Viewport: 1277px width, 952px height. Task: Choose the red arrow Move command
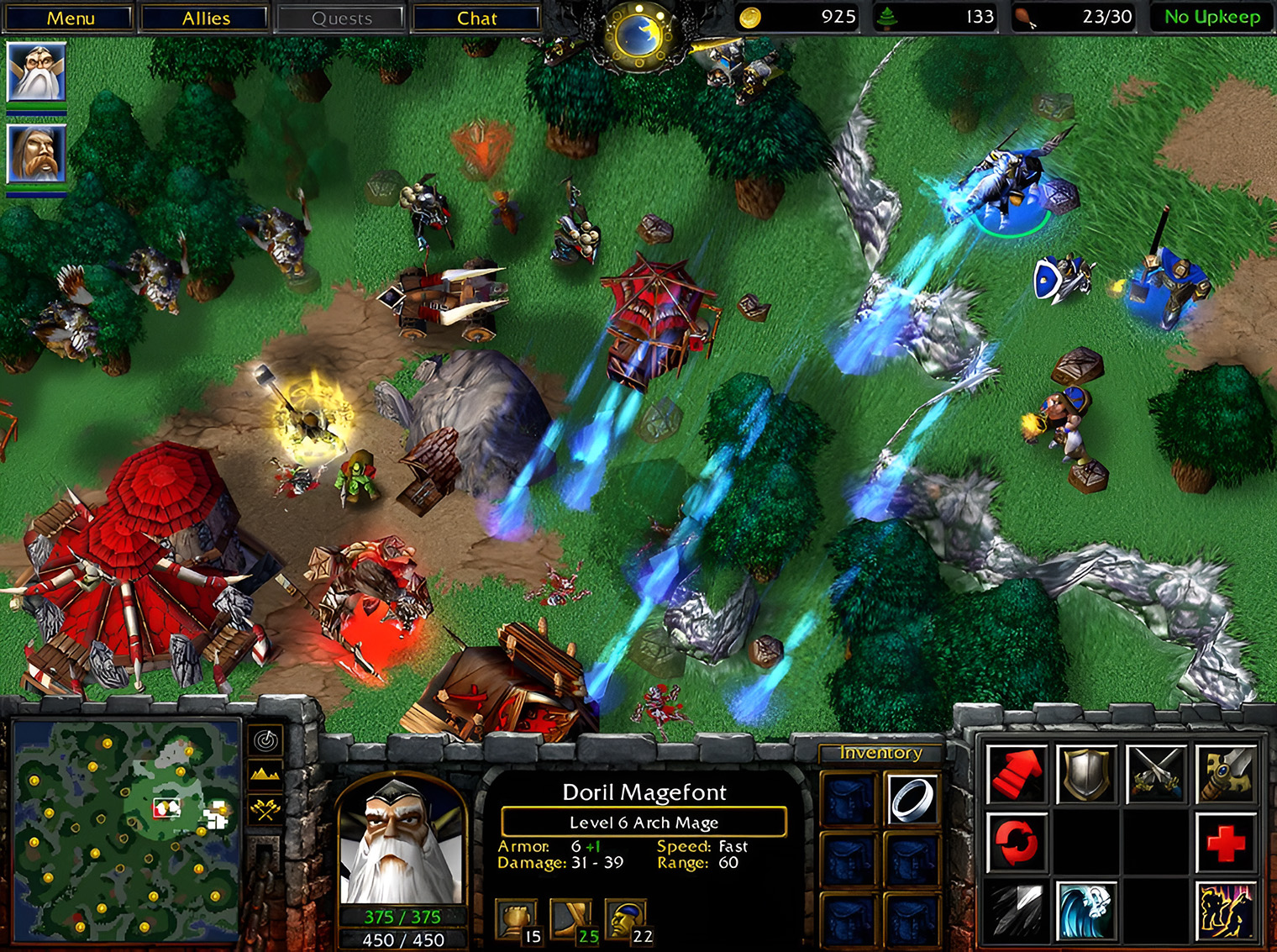pyautogui.click(x=1017, y=773)
